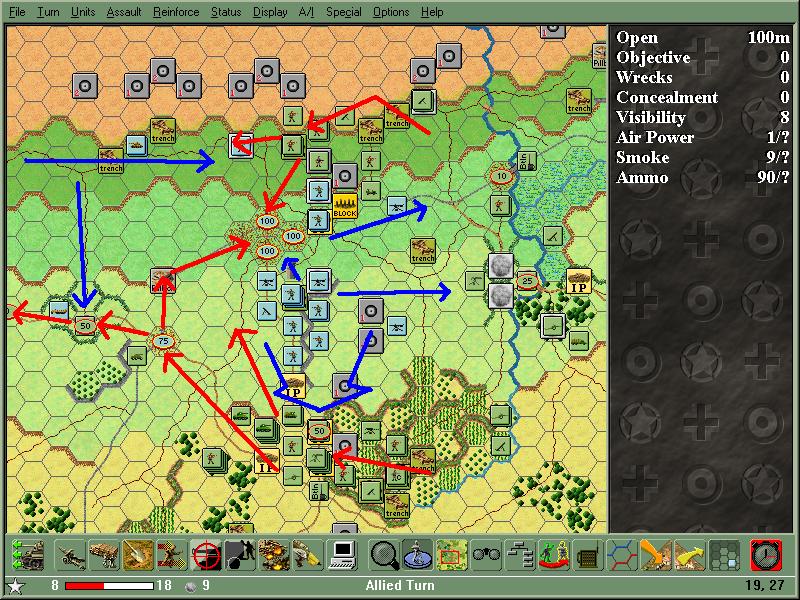Toggle the red and blue hex outline button
Image resolution: width=800 pixels, height=600 pixels.
pos(622,553)
